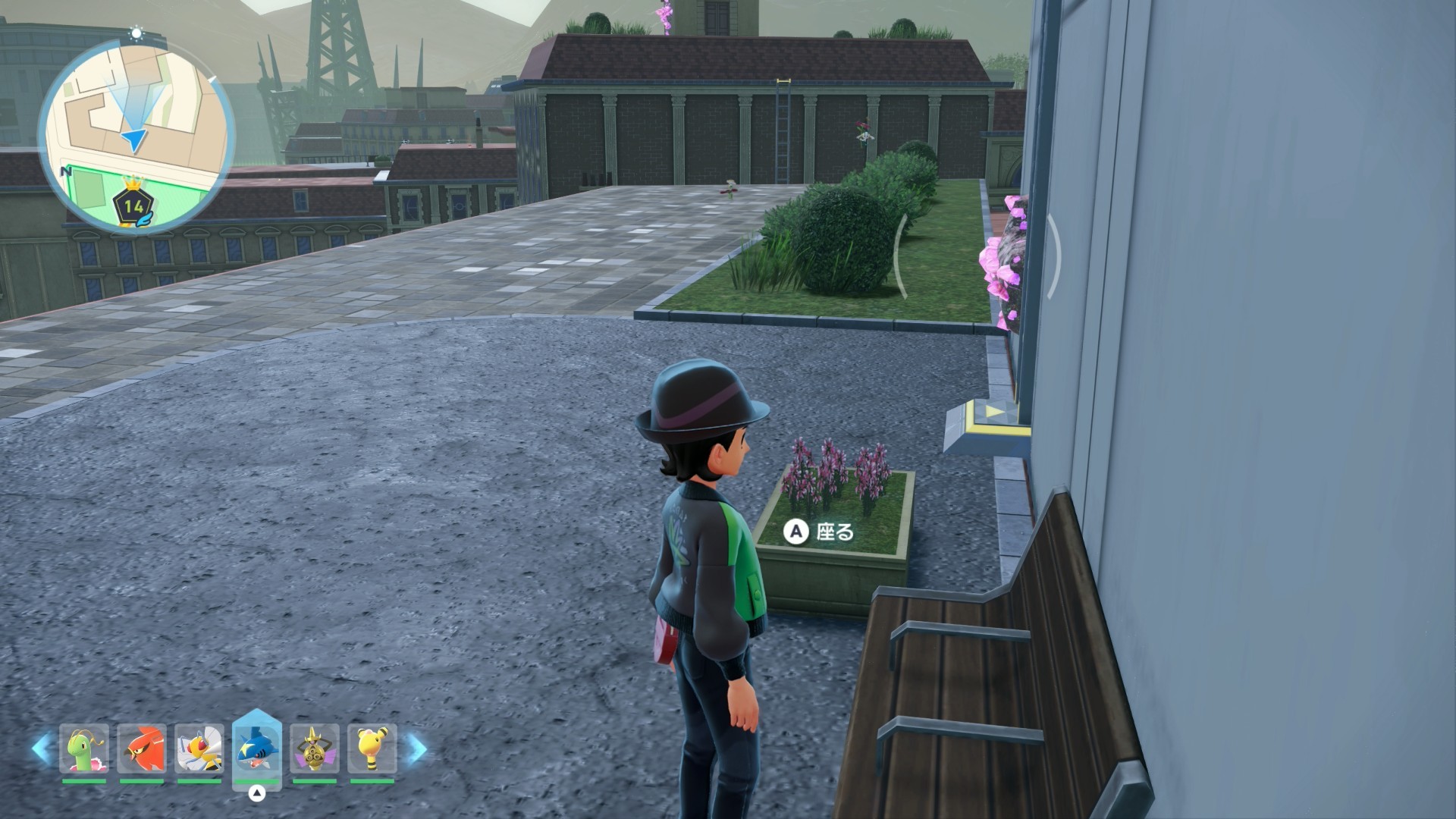1456x819 pixels.
Task: Click the left party-cycle arrow
Action: (42, 748)
